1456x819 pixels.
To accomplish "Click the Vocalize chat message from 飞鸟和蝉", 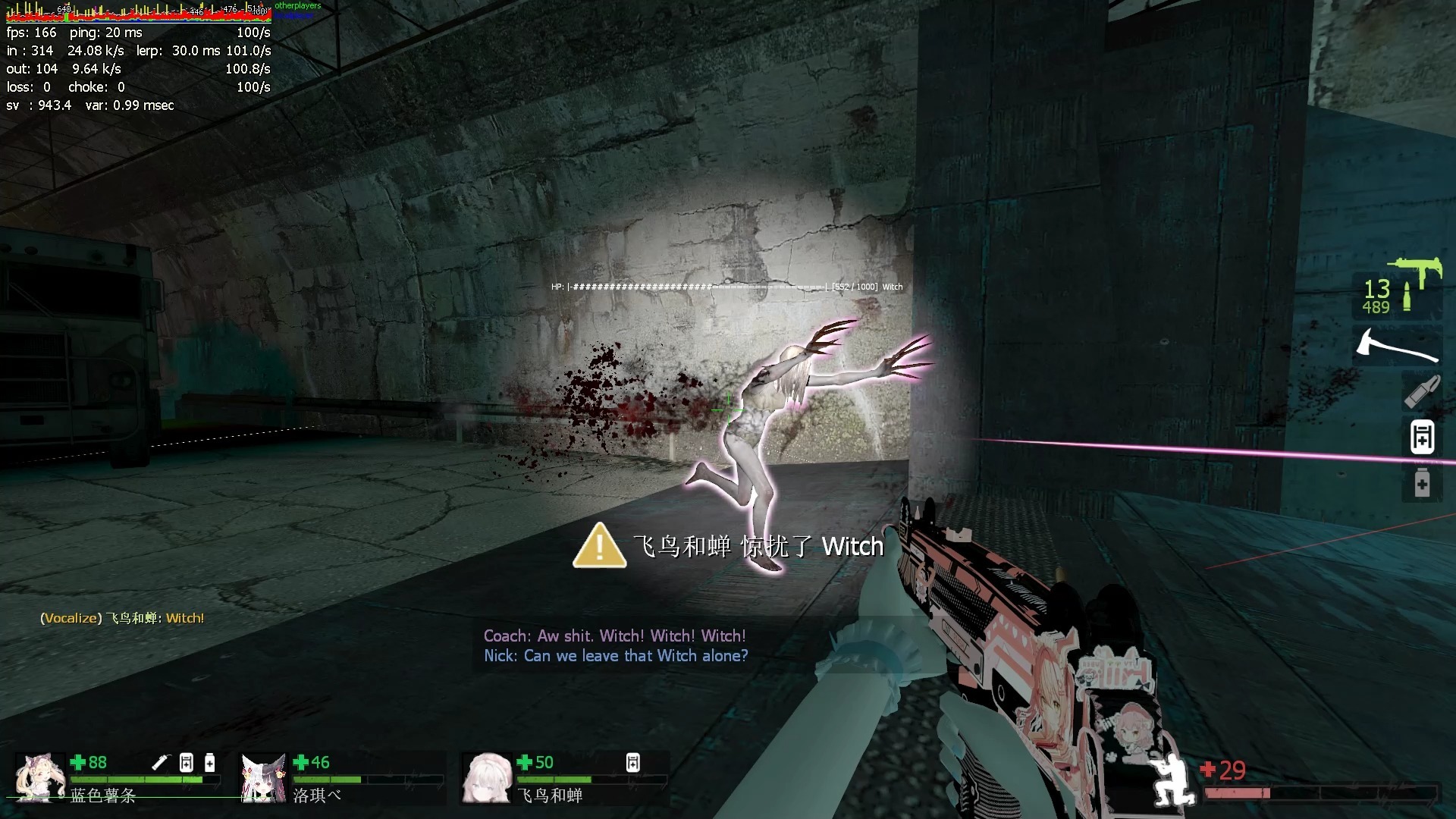I will pyautogui.click(x=122, y=618).
